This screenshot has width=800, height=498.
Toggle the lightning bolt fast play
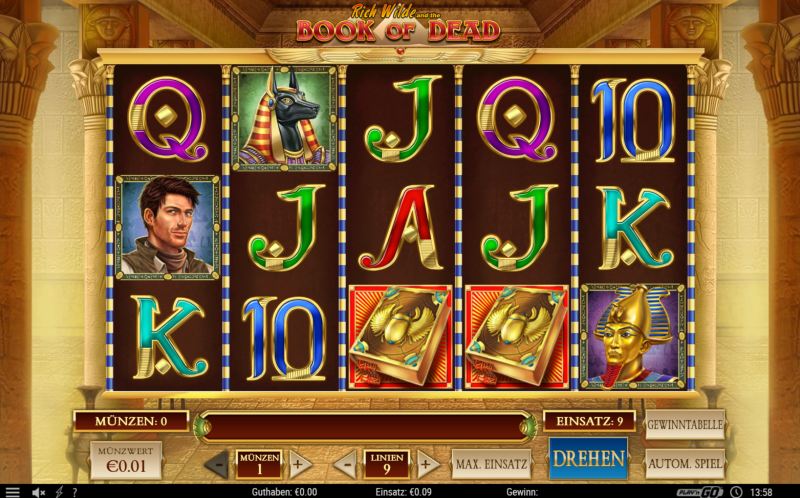point(59,491)
